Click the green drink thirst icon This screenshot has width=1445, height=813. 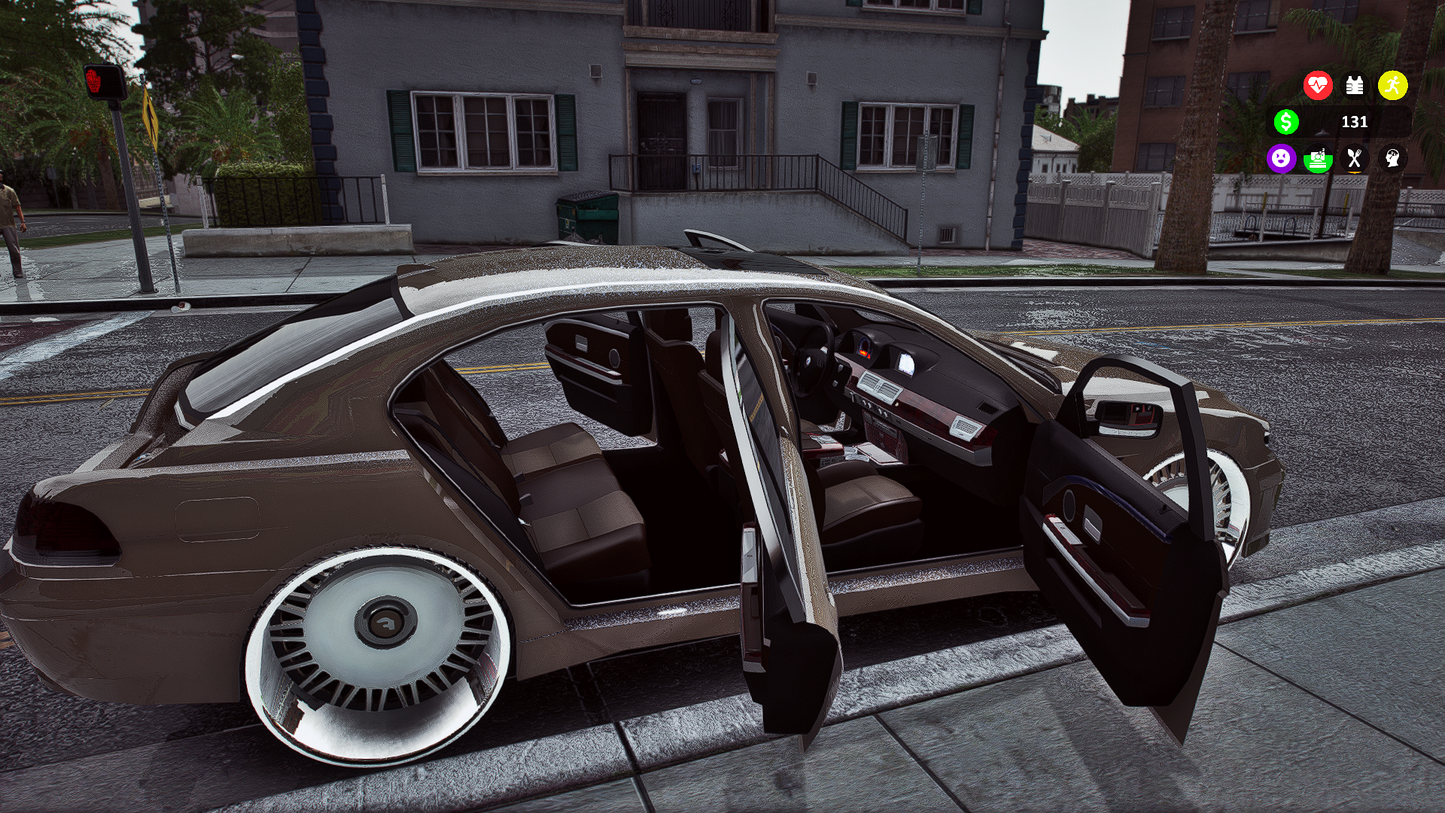[1317, 159]
